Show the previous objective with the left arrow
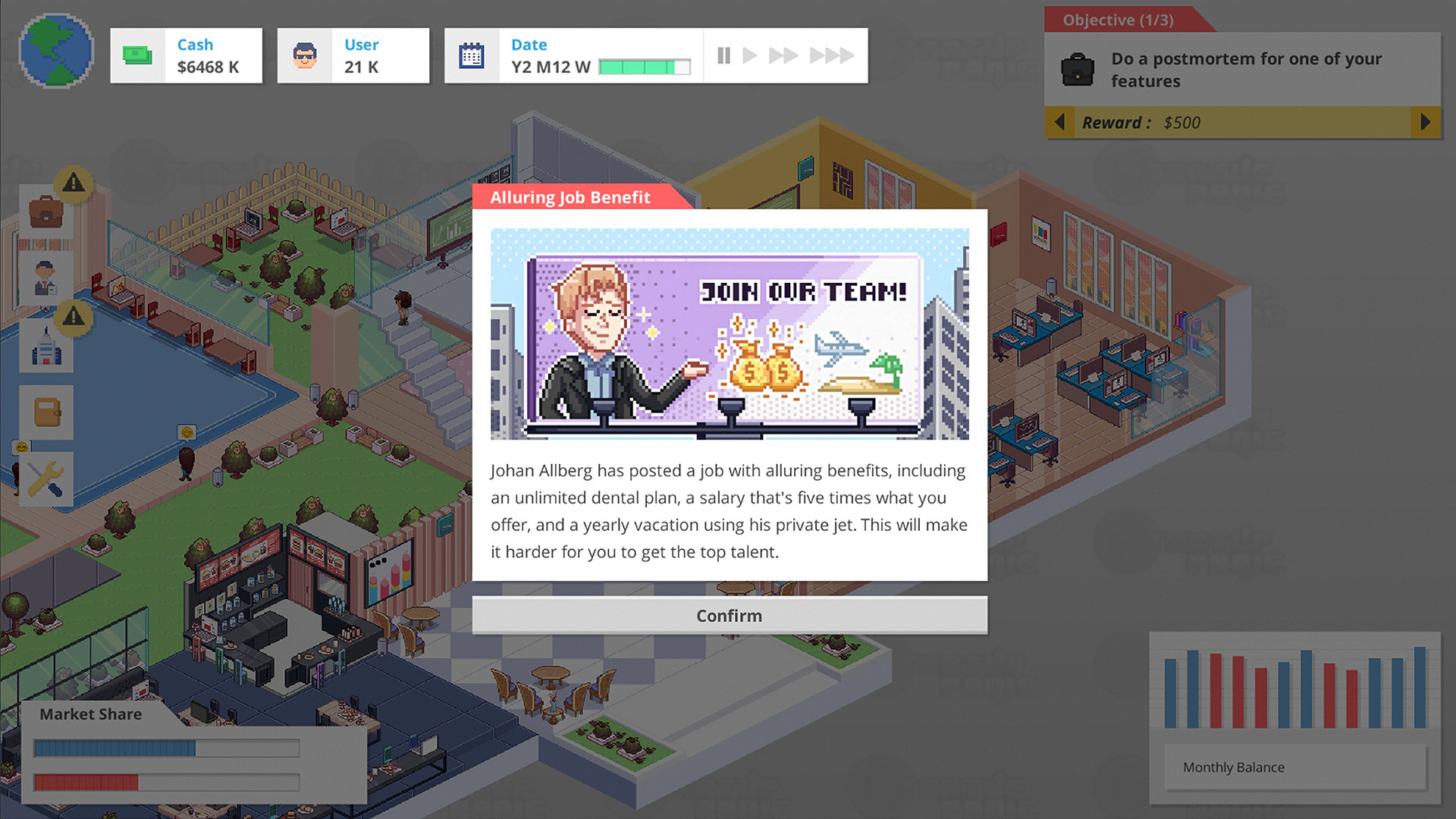The width and height of the screenshot is (1456, 819). 1060,122
